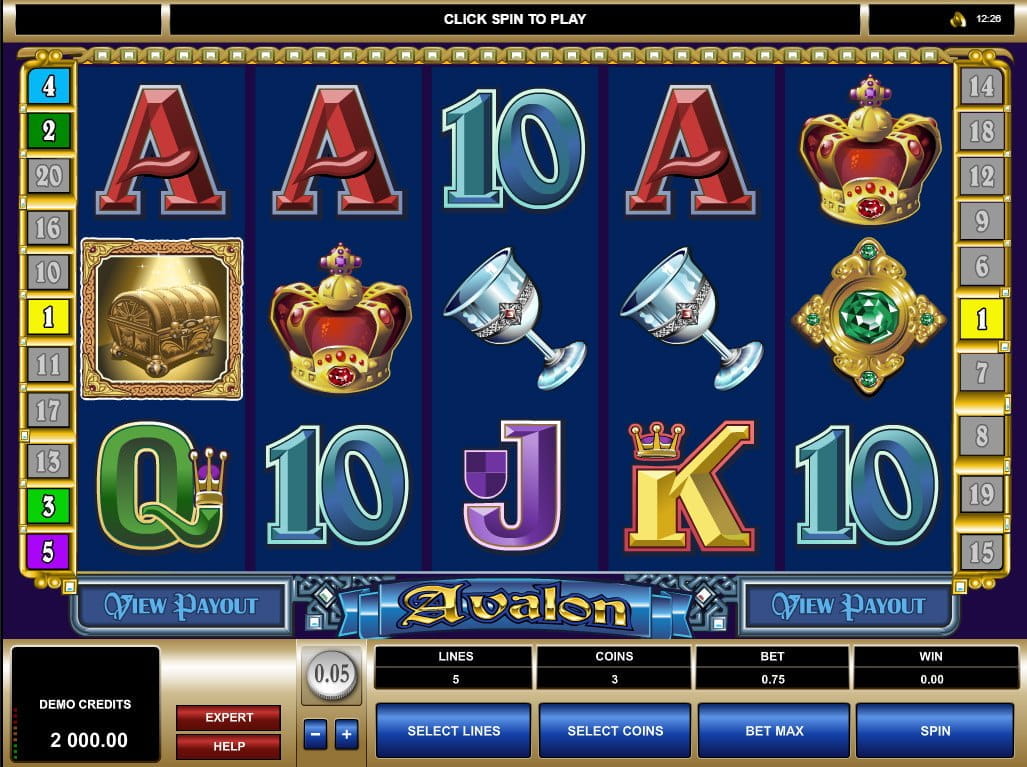Increase coin size with the plus button

(346, 734)
